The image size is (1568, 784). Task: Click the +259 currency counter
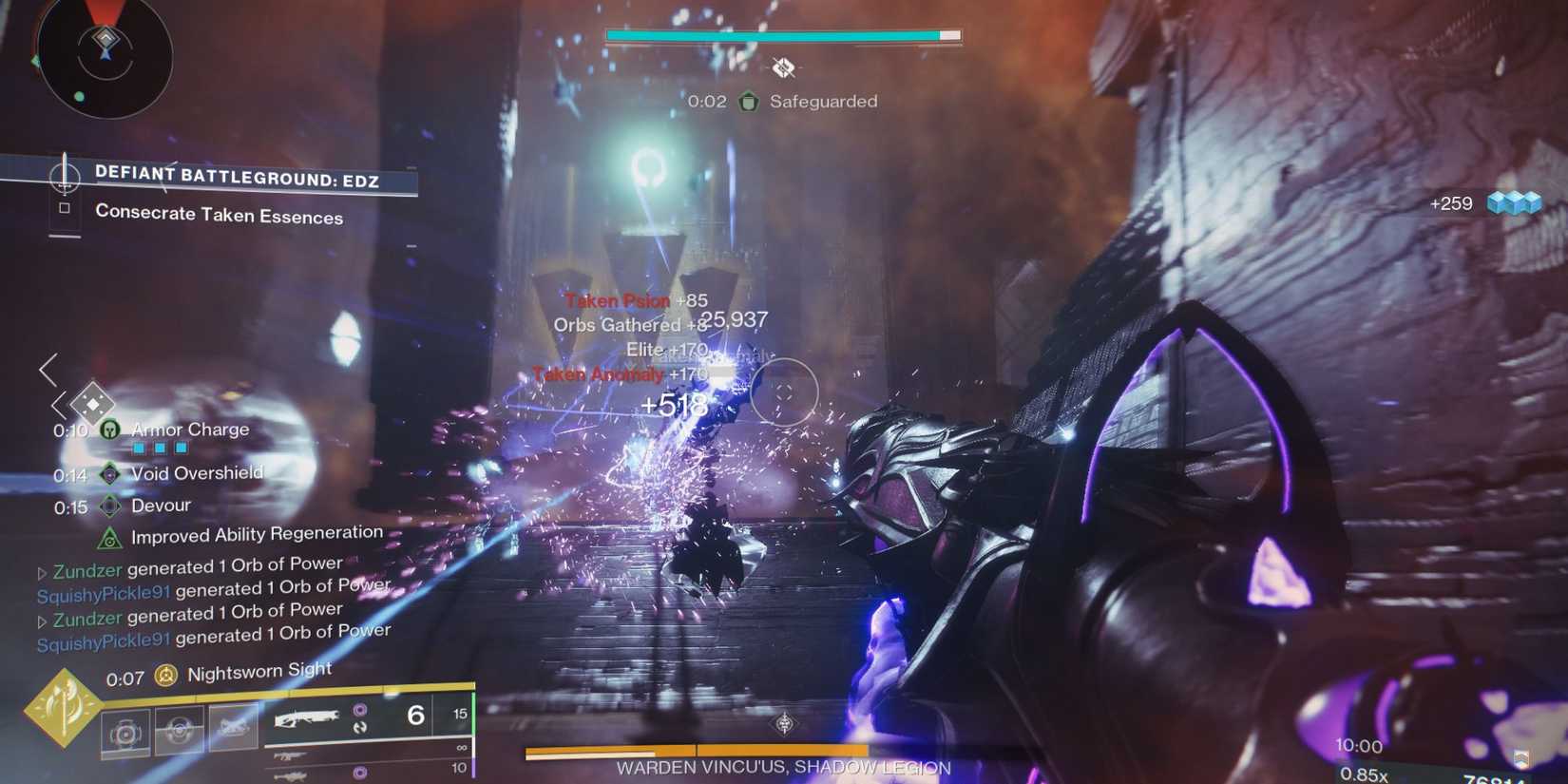pyautogui.click(x=1449, y=203)
